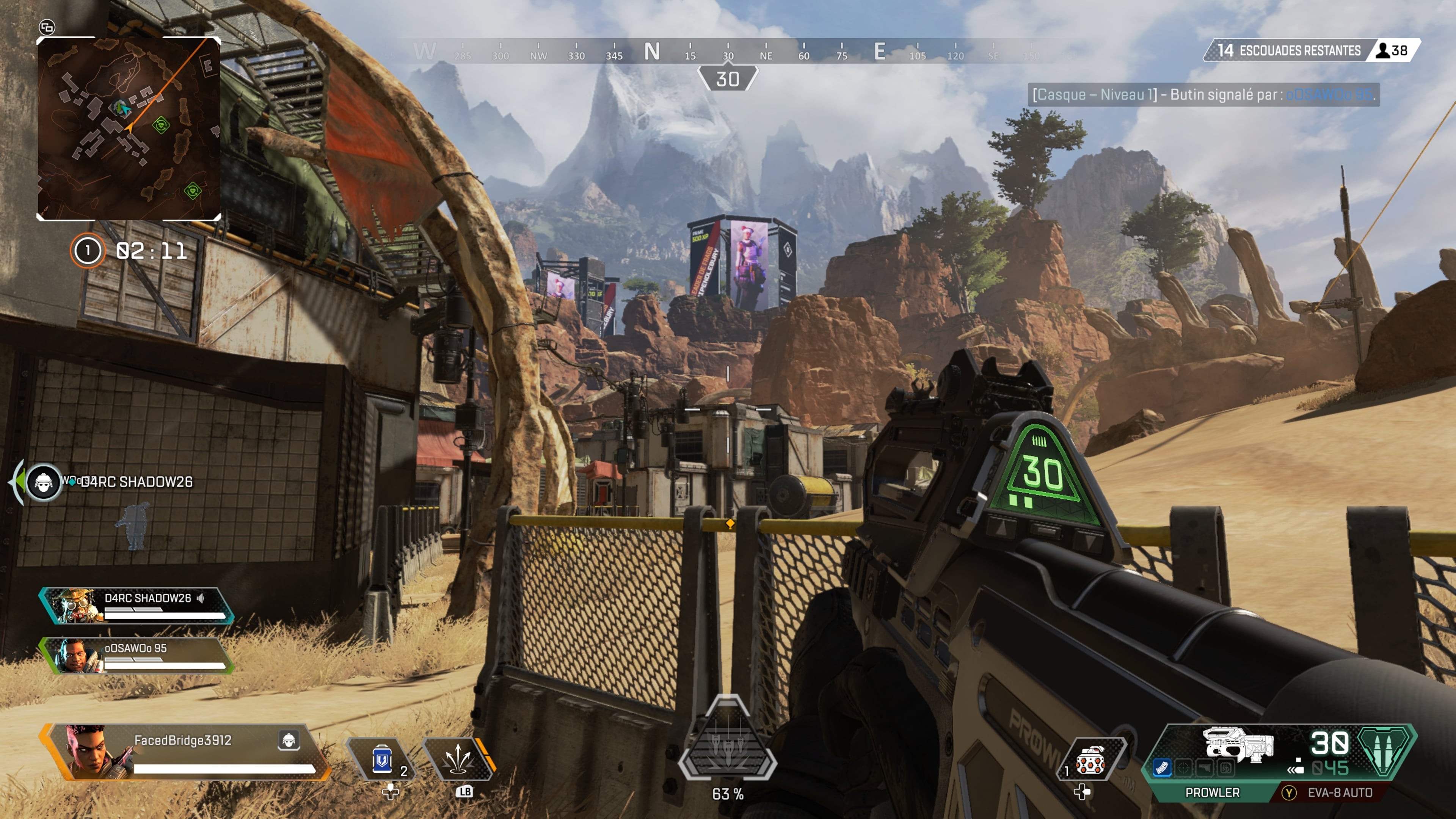The width and height of the screenshot is (1456, 819).
Task: Trigger the ultimate ability at 63%
Action: (x=728, y=741)
